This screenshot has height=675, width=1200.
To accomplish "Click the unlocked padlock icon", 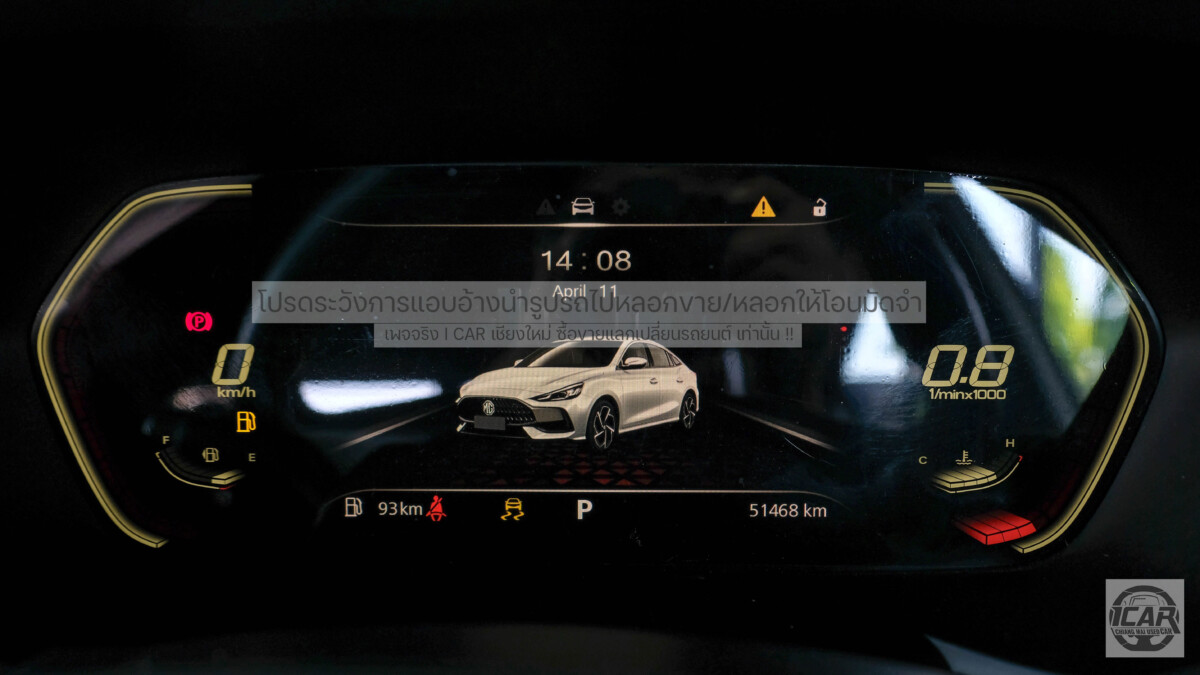I will 819,207.
